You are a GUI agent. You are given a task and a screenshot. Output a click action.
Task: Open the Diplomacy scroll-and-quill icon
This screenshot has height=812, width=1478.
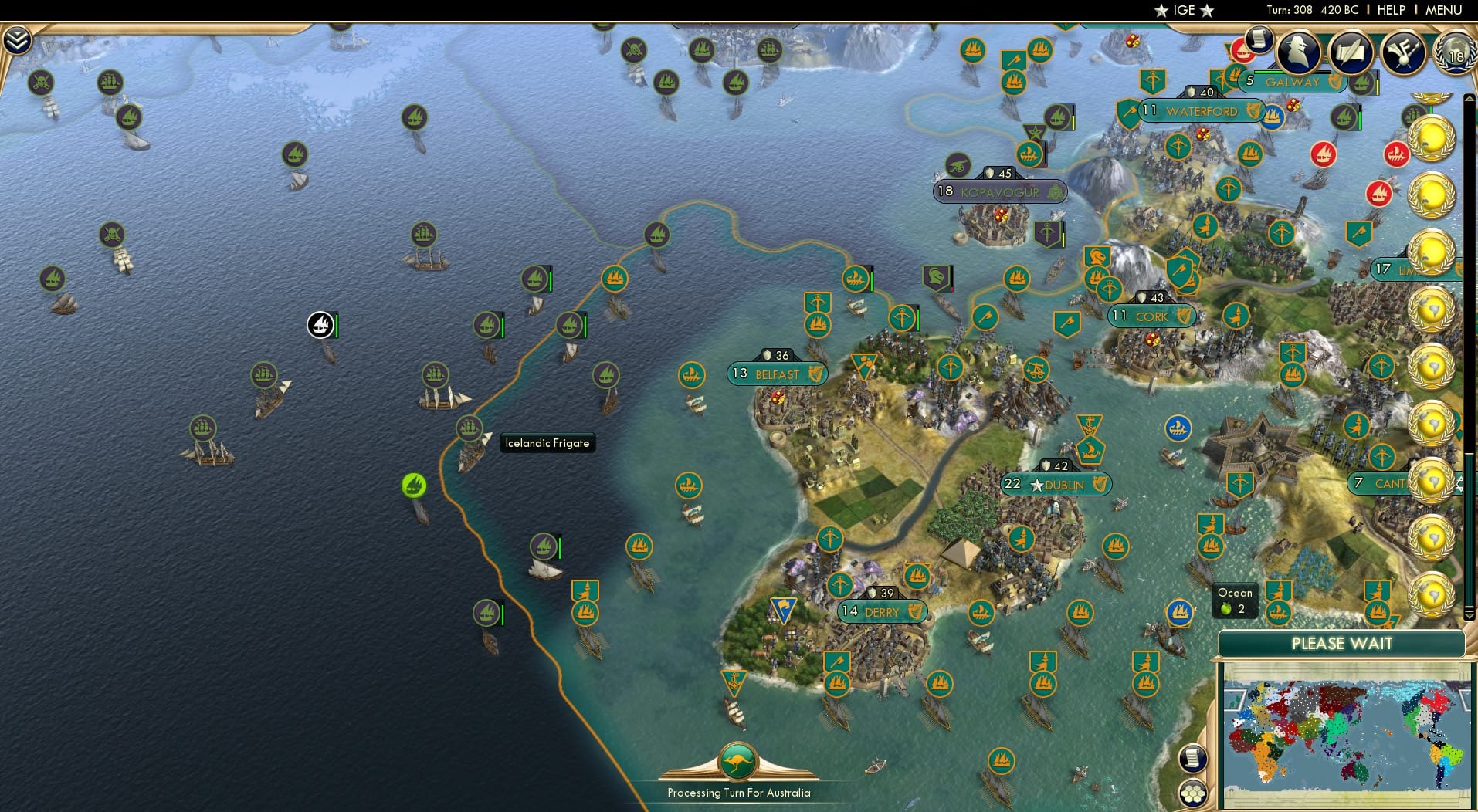1354,52
